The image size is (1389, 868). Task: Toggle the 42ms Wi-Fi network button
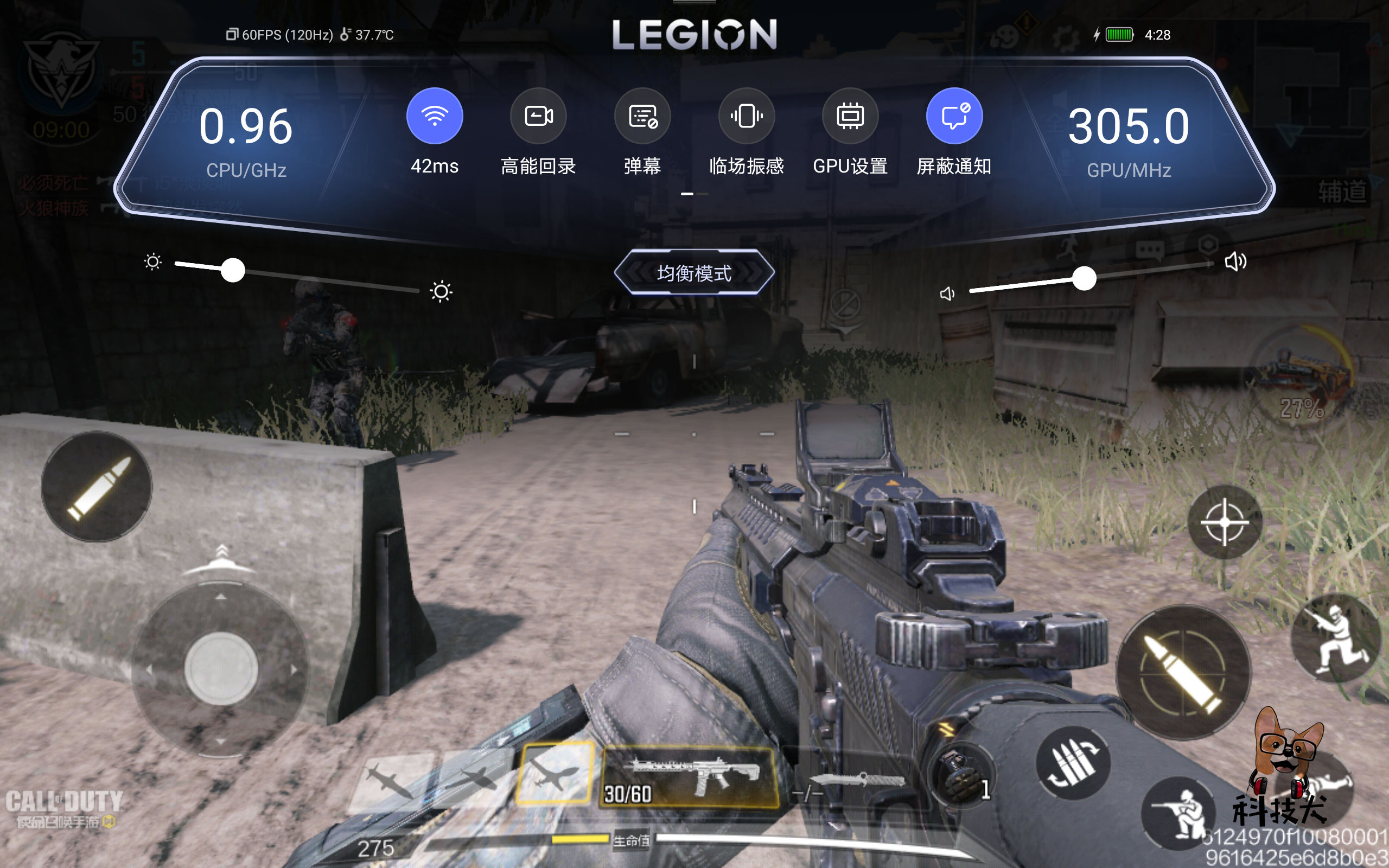coord(435,117)
